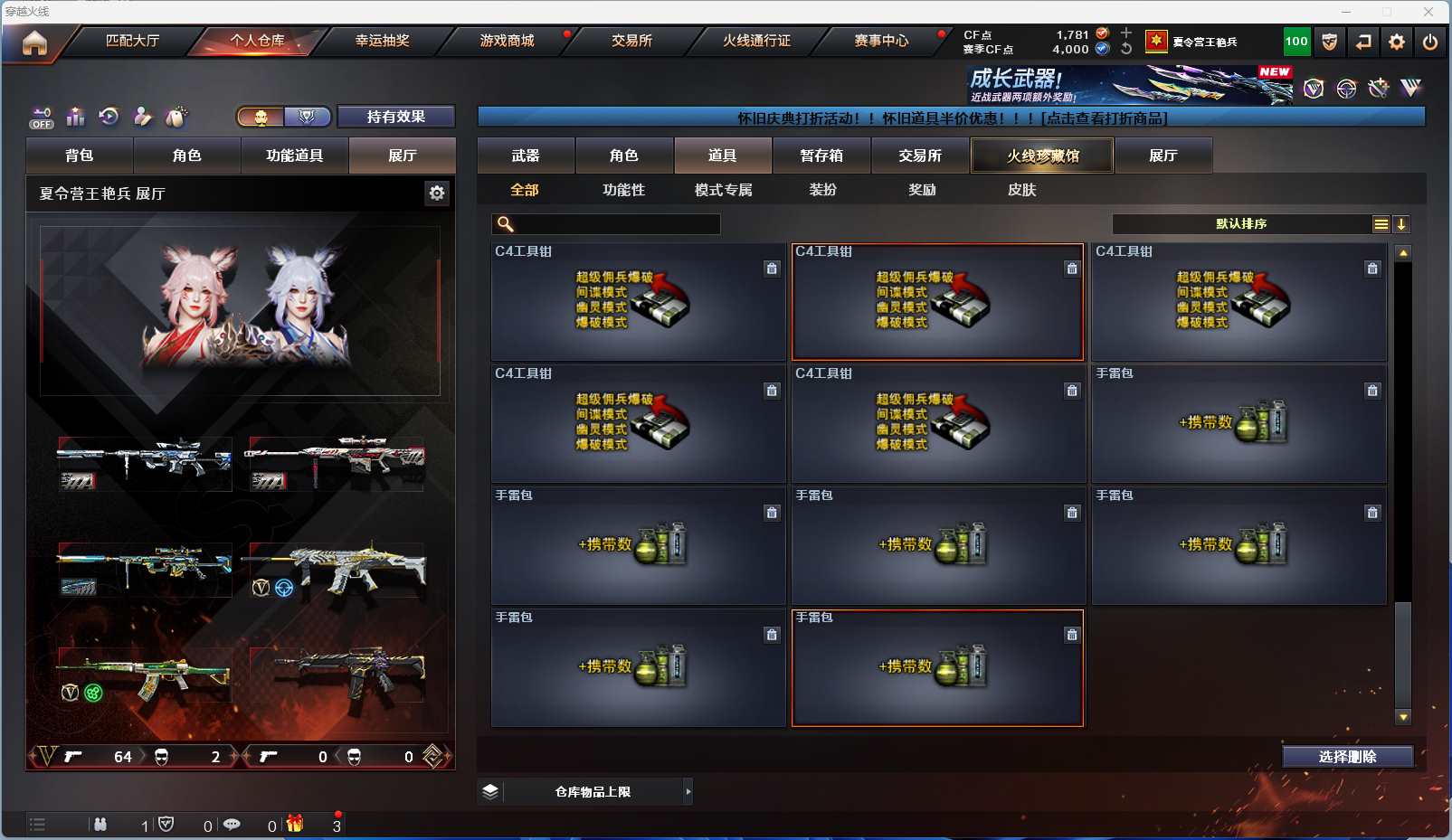Open the 赛事中心 tournament center
Viewport: 1452px width, 840px height.
click(x=881, y=41)
